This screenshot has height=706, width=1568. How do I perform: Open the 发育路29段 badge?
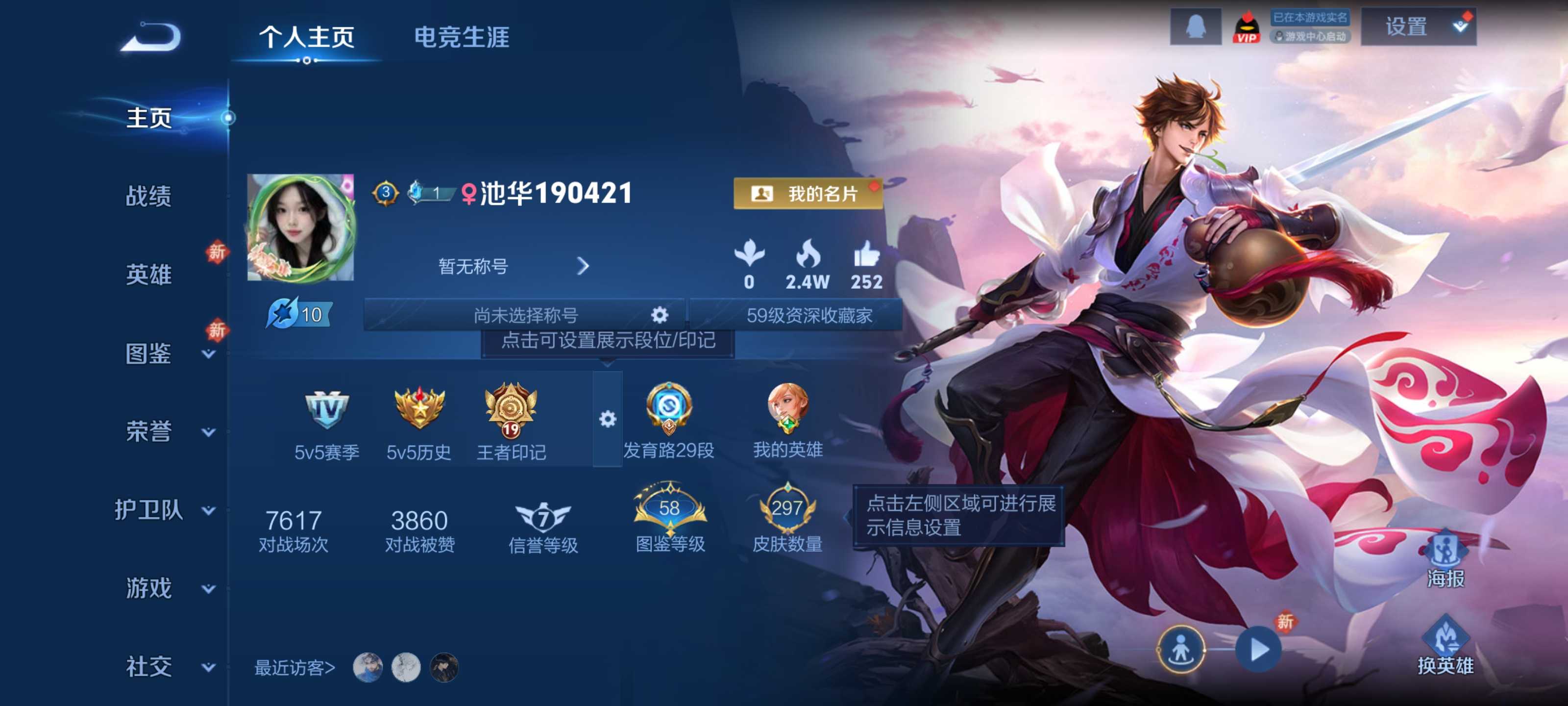pyautogui.click(x=668, y=419)
